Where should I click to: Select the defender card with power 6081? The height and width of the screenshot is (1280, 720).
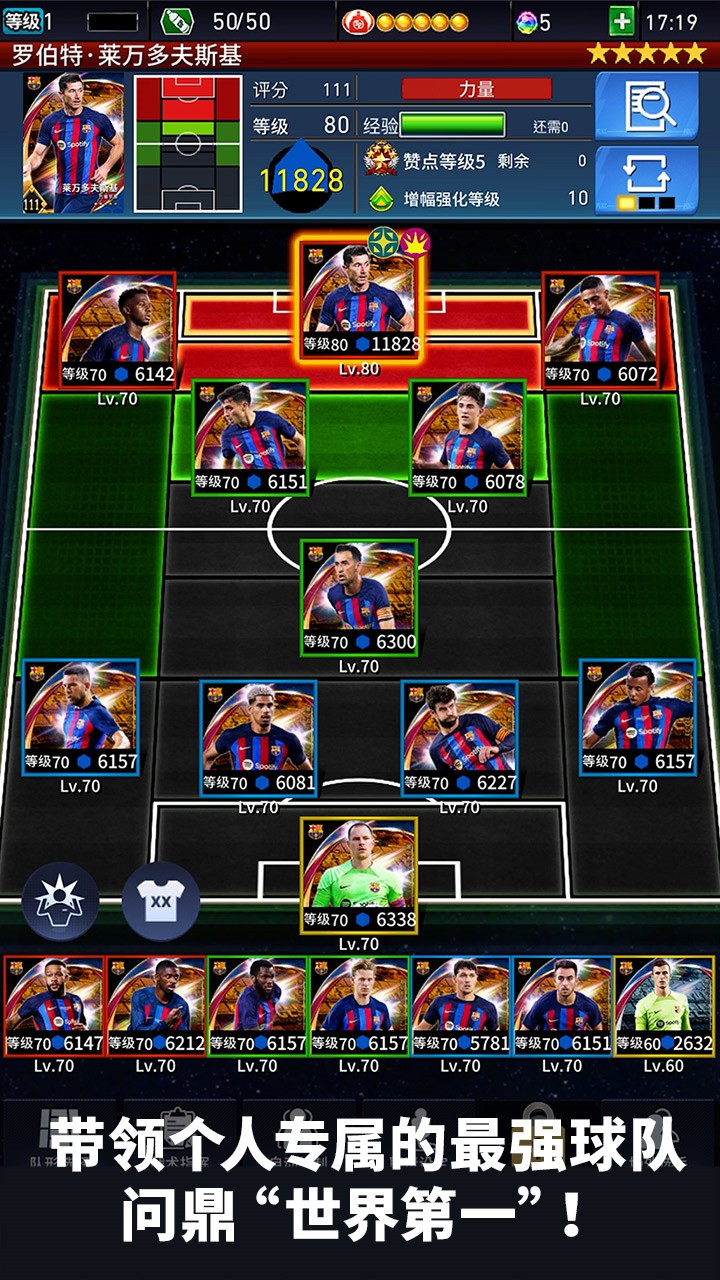258,738
